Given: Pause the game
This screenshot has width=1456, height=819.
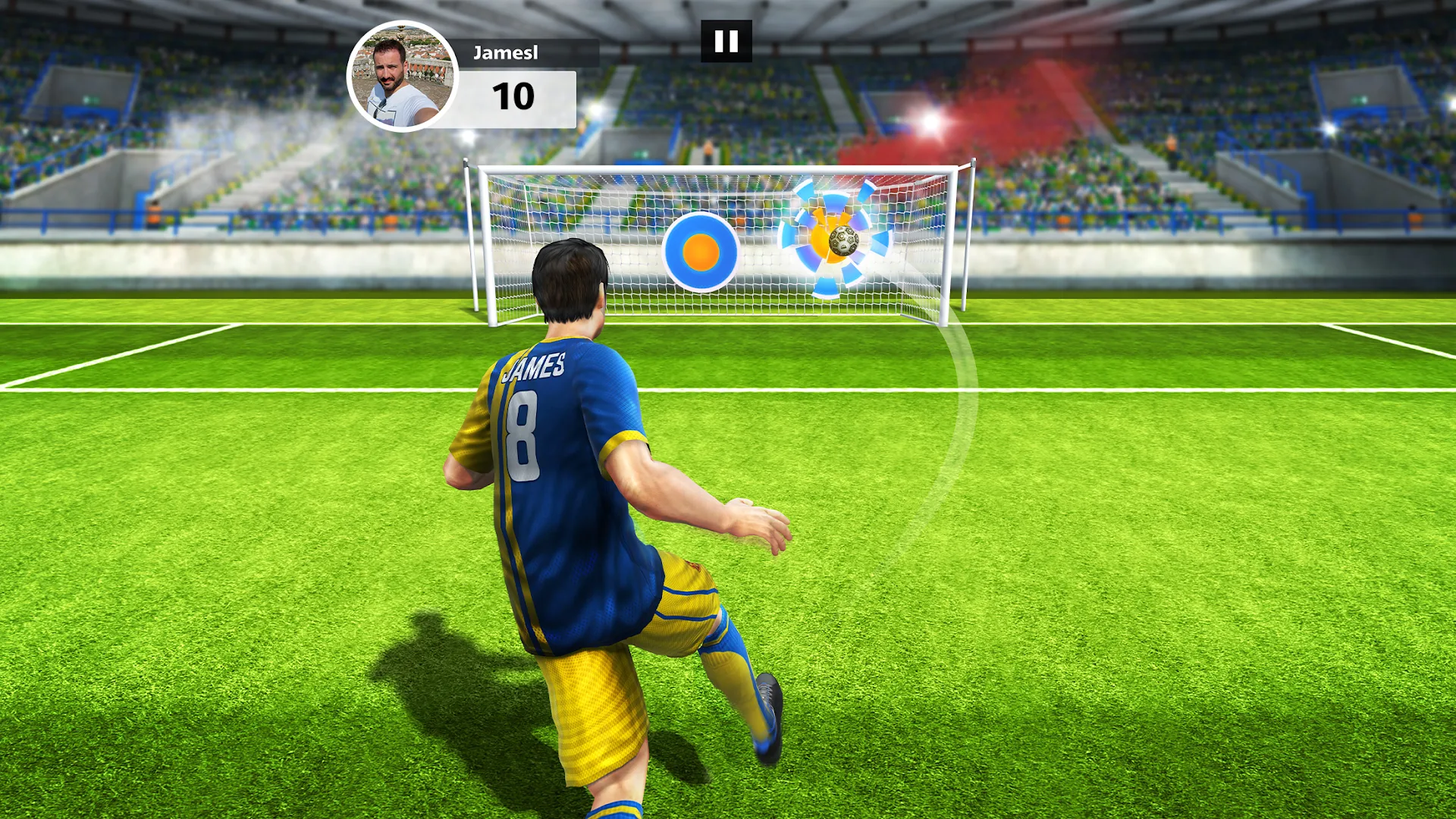Looking at the screenshot, I should coord(727,40).
